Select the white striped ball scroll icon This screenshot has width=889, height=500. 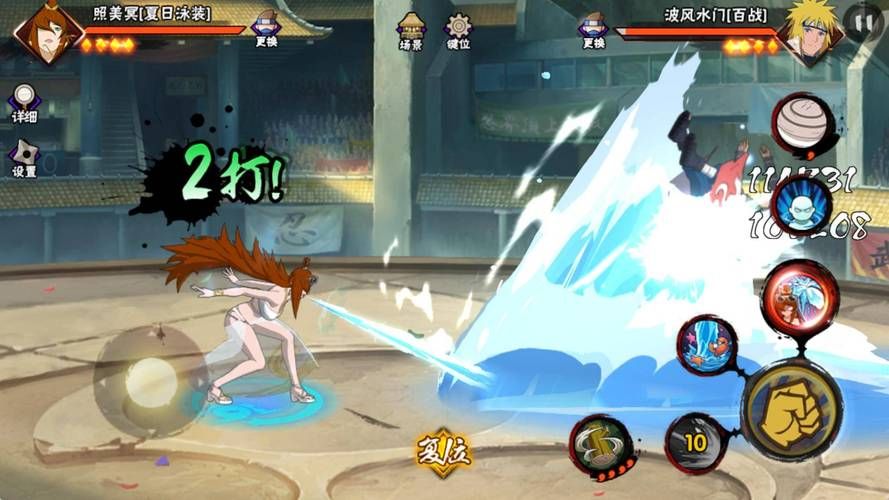point(804,125)
